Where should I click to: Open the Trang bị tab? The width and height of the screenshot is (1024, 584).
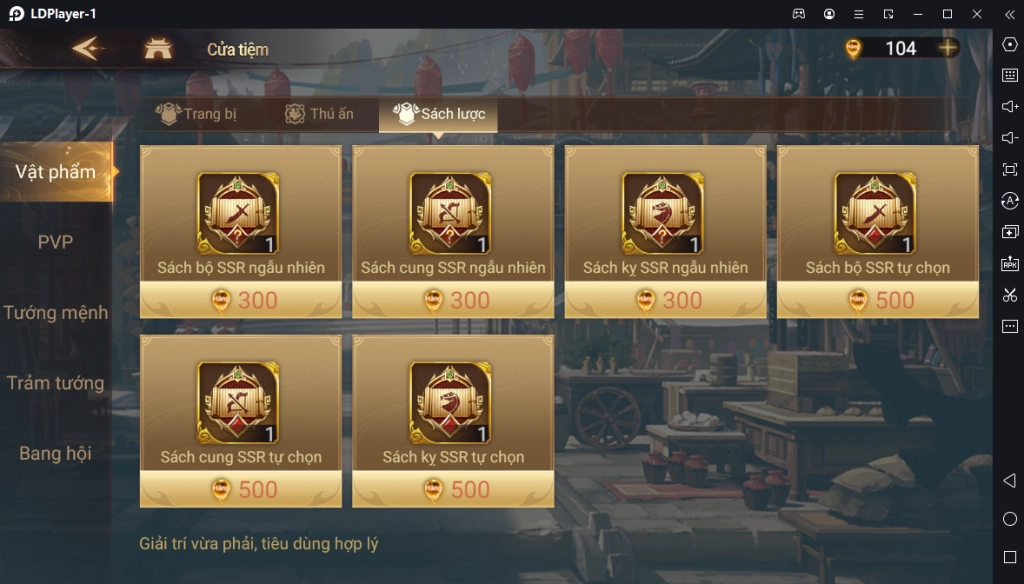(x=197, y=114)
